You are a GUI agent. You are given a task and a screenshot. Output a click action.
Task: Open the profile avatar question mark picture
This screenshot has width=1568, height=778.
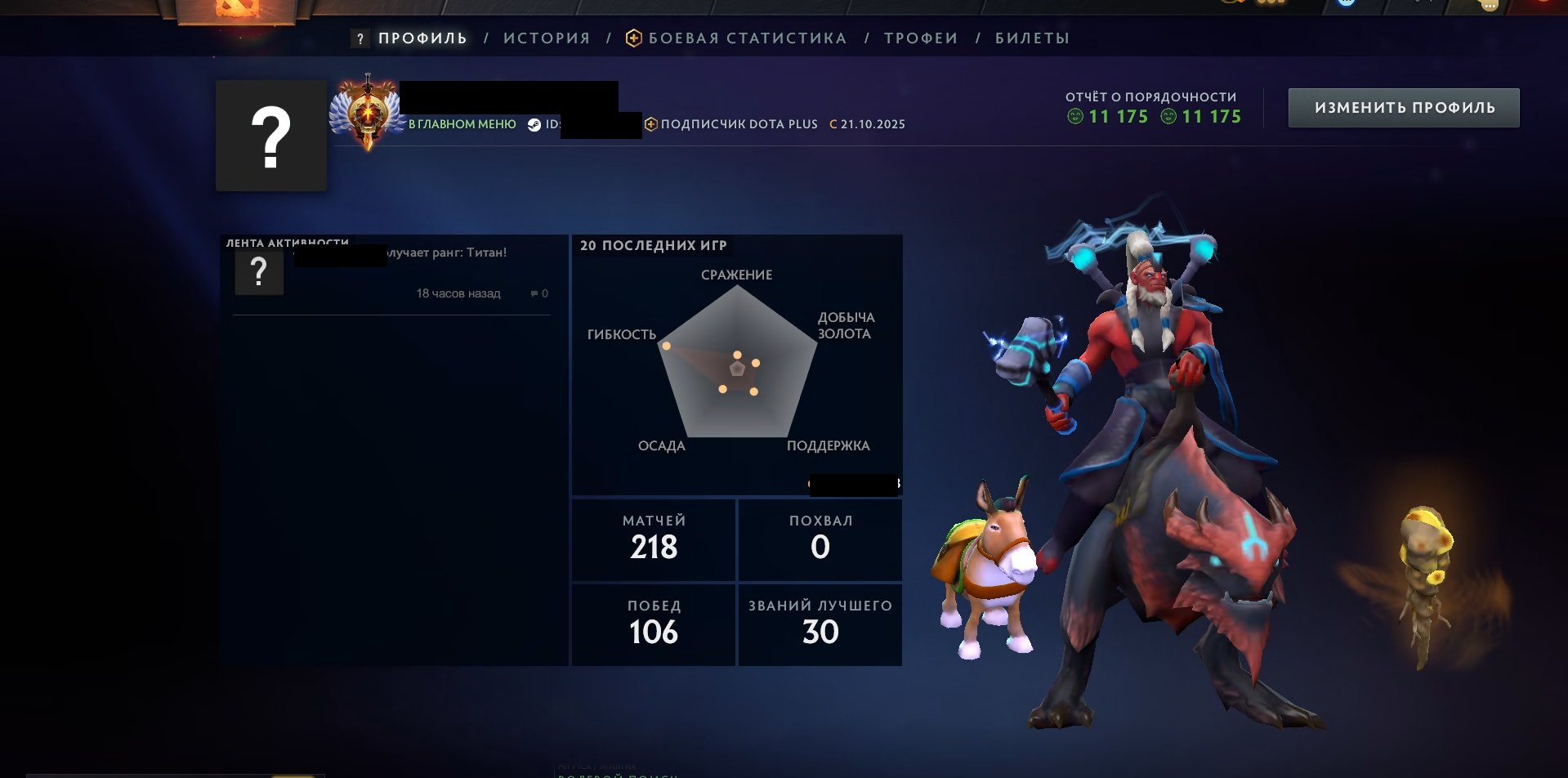pos(271,136)
